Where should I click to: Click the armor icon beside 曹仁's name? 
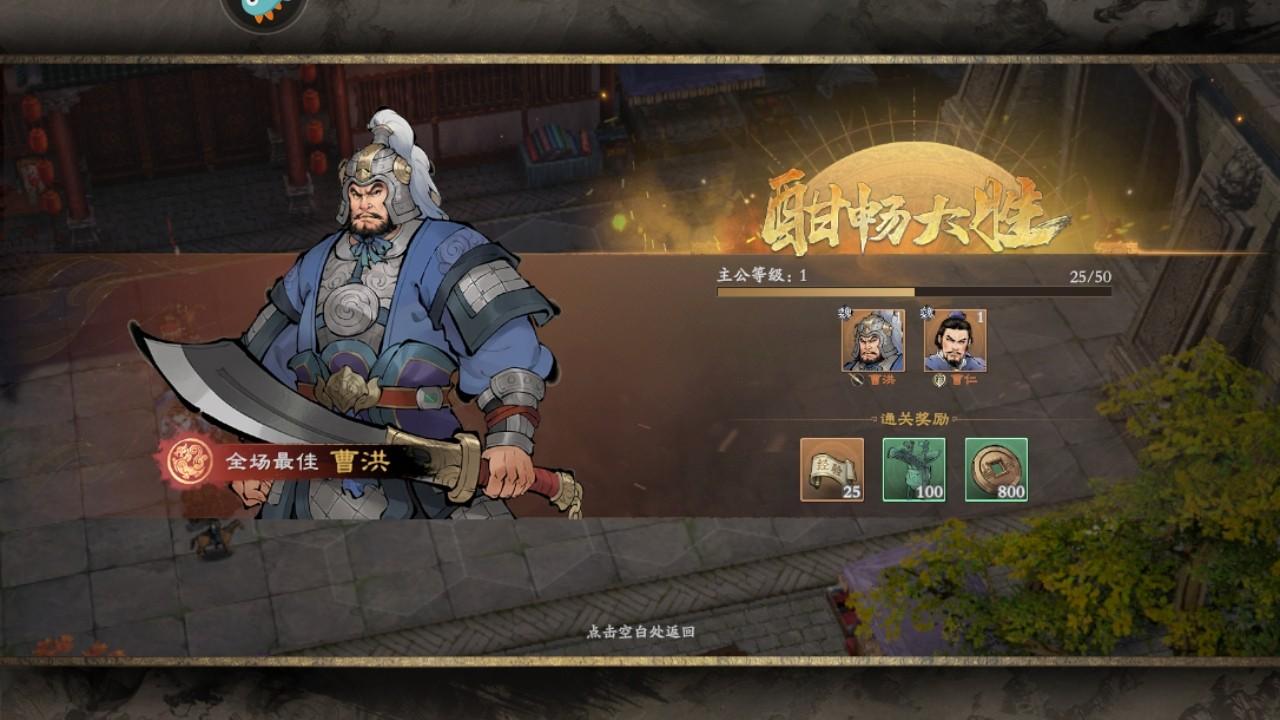[x=938, y=378]
